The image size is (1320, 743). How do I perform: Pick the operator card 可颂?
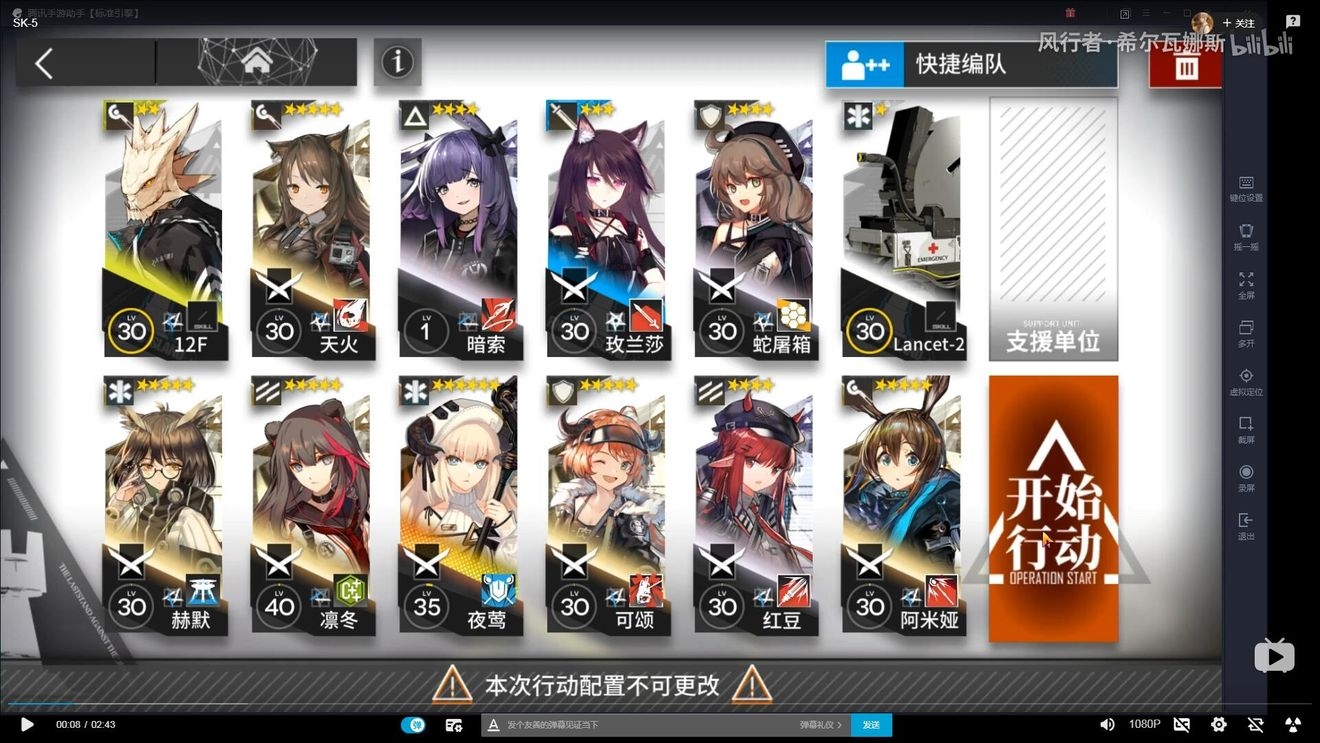pos(607,505)
